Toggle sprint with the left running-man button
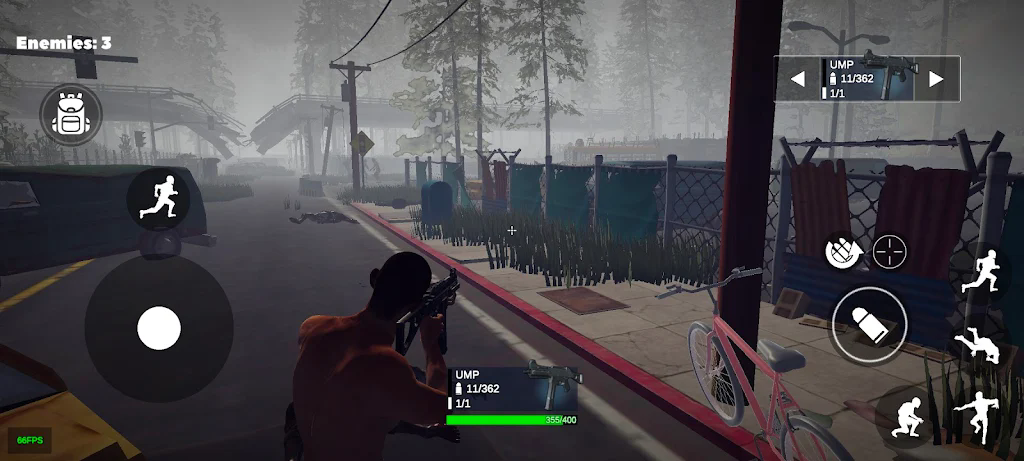This screenshot has width=1024, height=461. click(159, 197)
